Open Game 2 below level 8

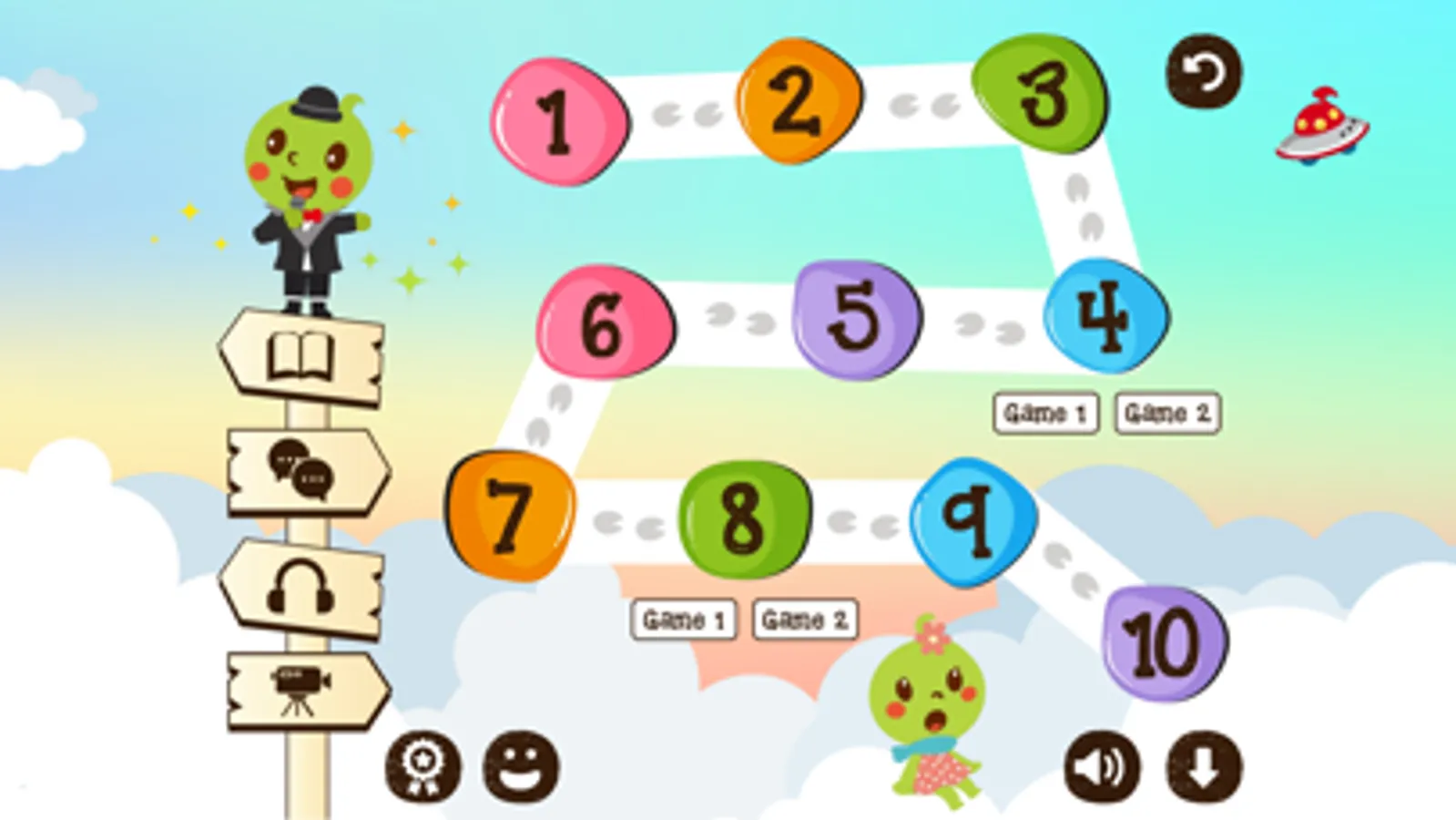point(805,620)
